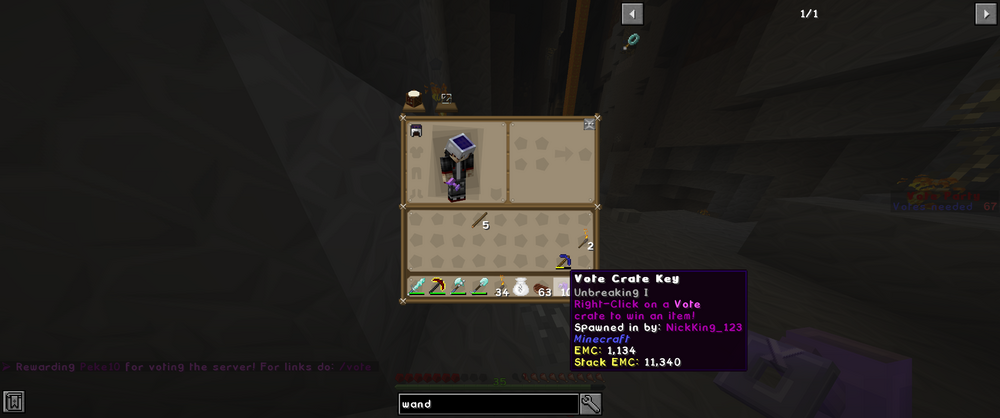The height and width of the screenshot is (418, 1000).
Task: Select the diamond shovel in the hotbar
Action: click(480, 287)
